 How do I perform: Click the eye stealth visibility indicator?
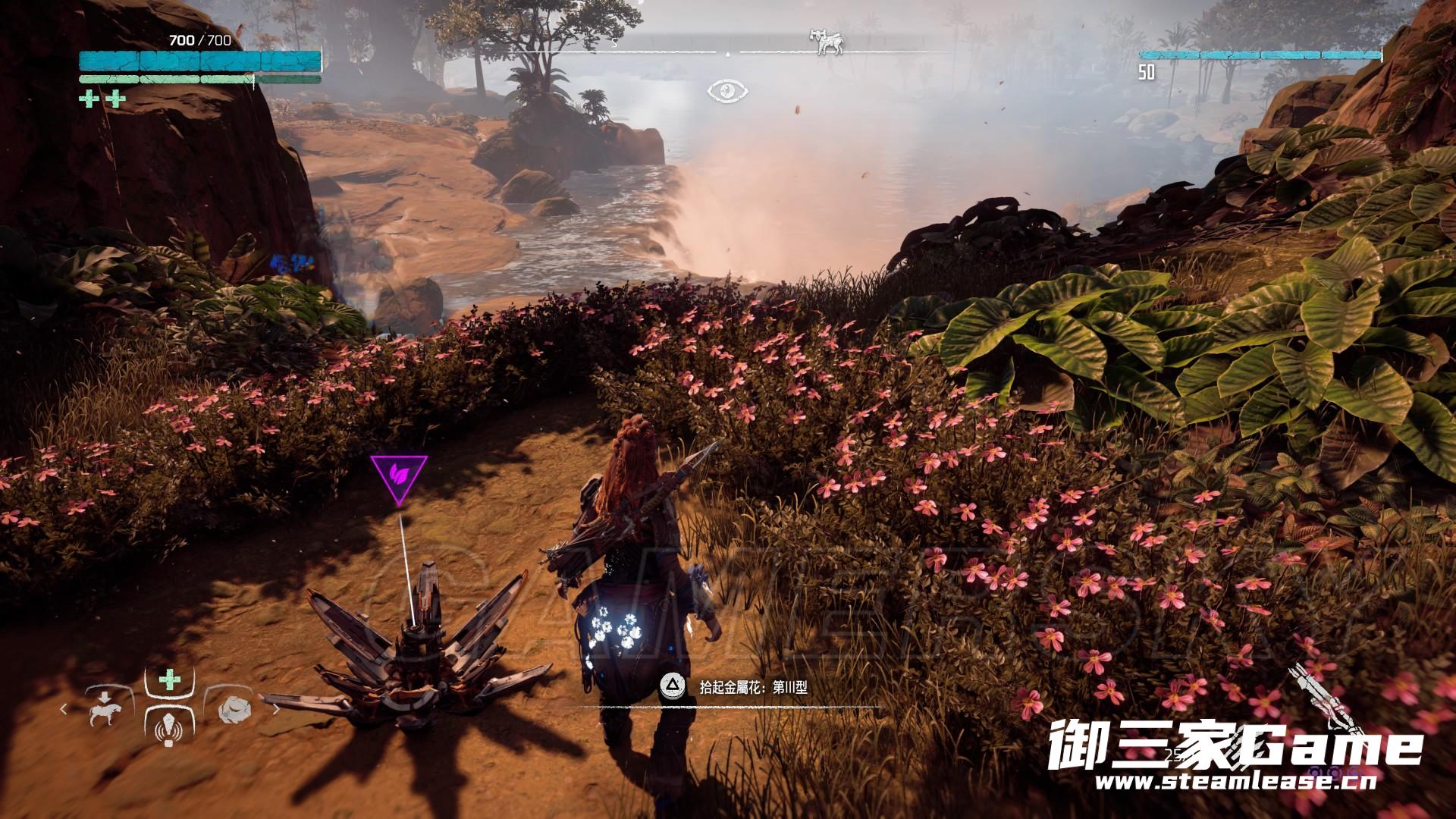coord(727,92)
